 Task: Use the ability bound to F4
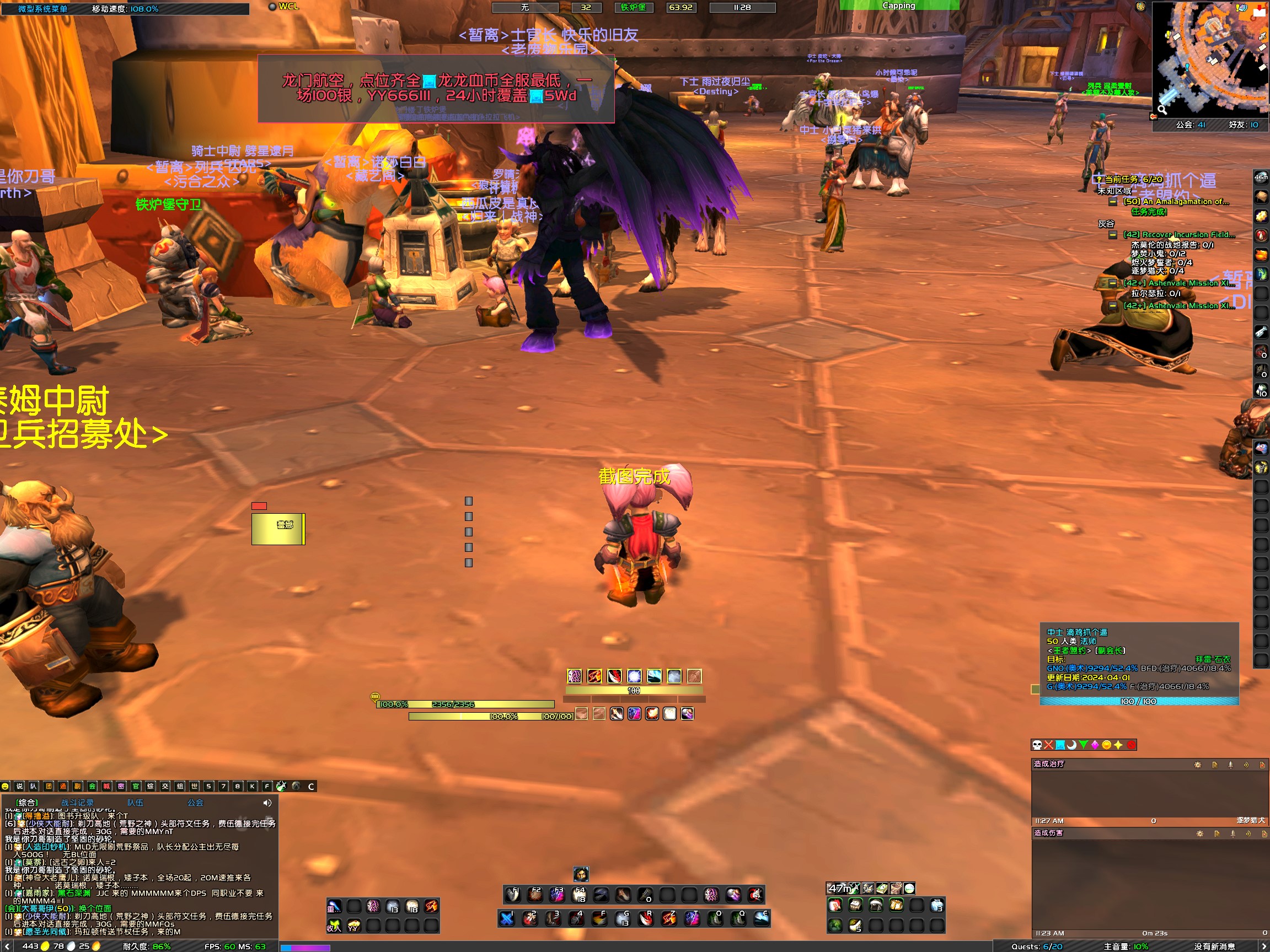580,895
